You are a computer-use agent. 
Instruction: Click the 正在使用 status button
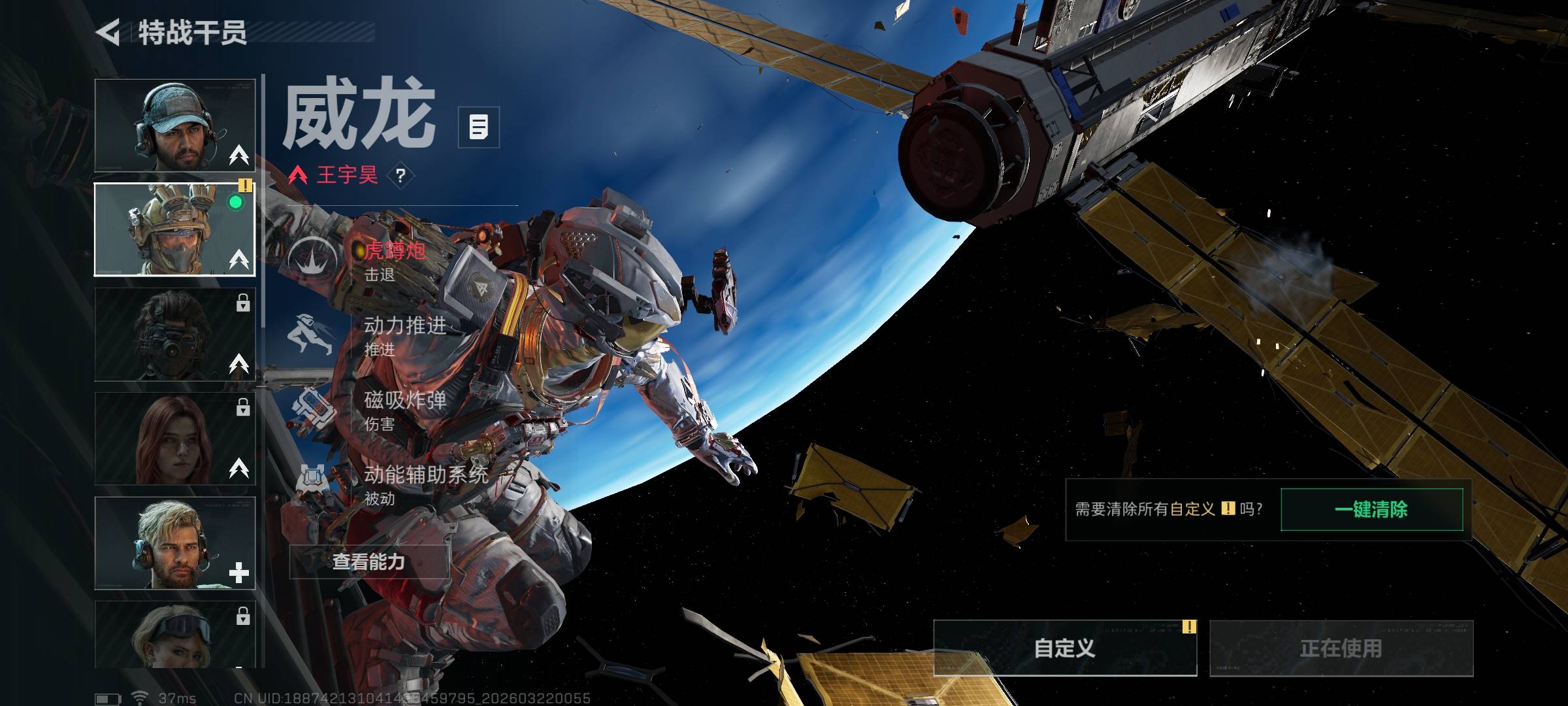[x=1341, y=648]
